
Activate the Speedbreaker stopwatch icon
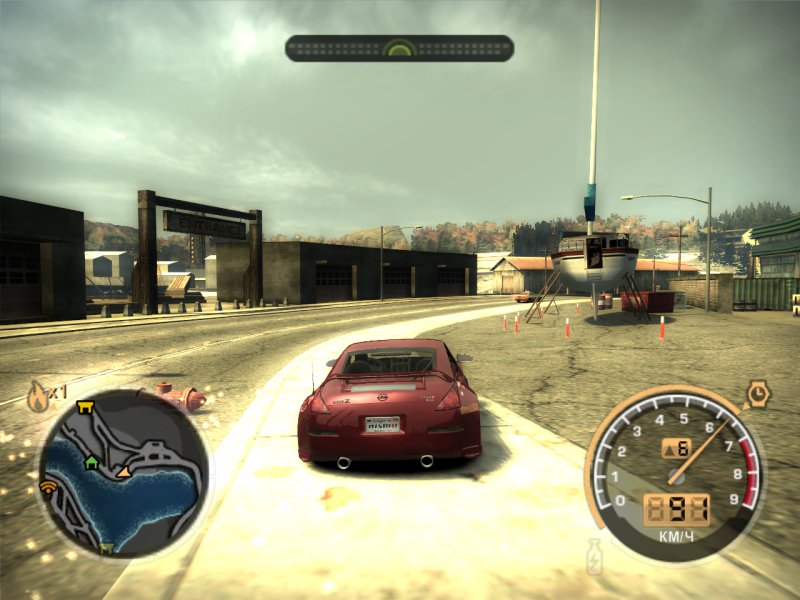click(757, 392)
